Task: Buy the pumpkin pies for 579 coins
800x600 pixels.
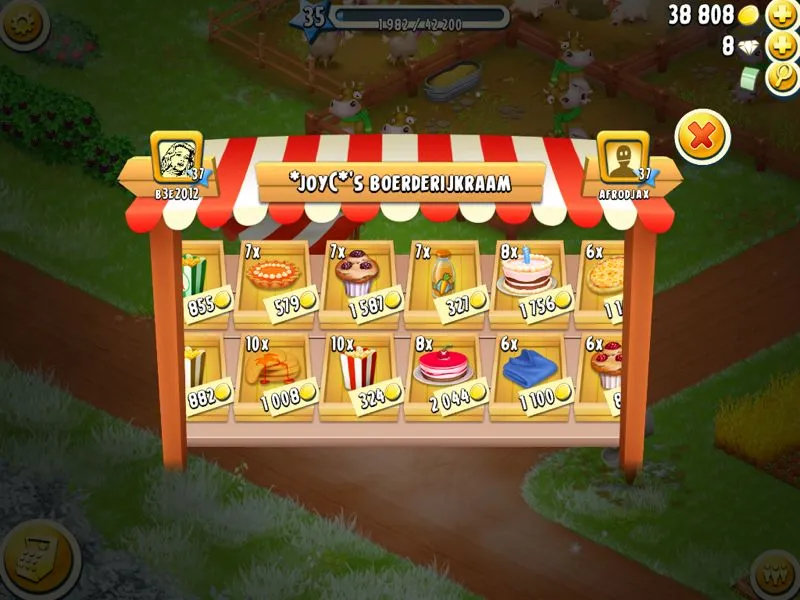Action: [x=275, y=283]
